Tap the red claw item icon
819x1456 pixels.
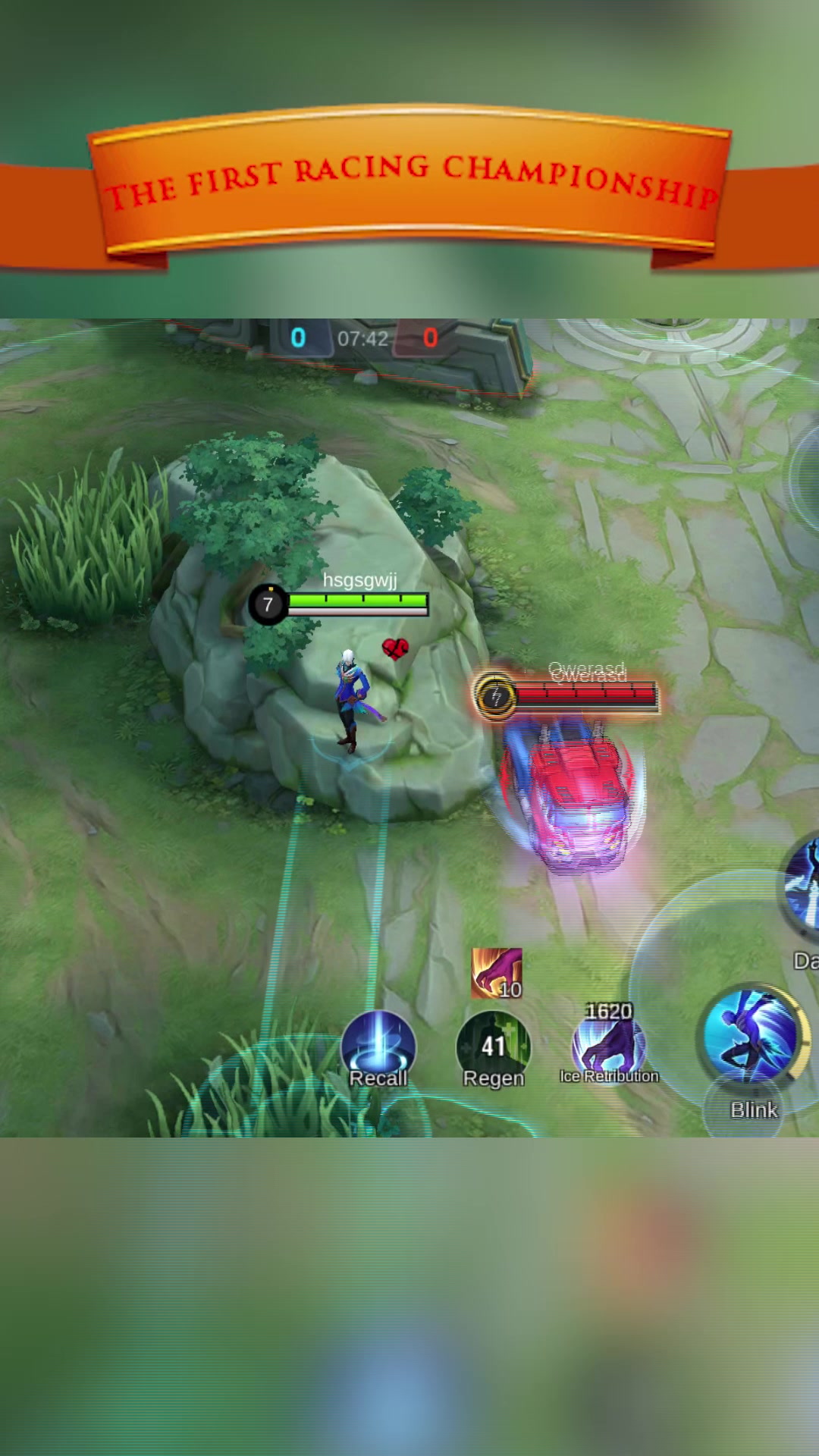click(x=497, y=973)
